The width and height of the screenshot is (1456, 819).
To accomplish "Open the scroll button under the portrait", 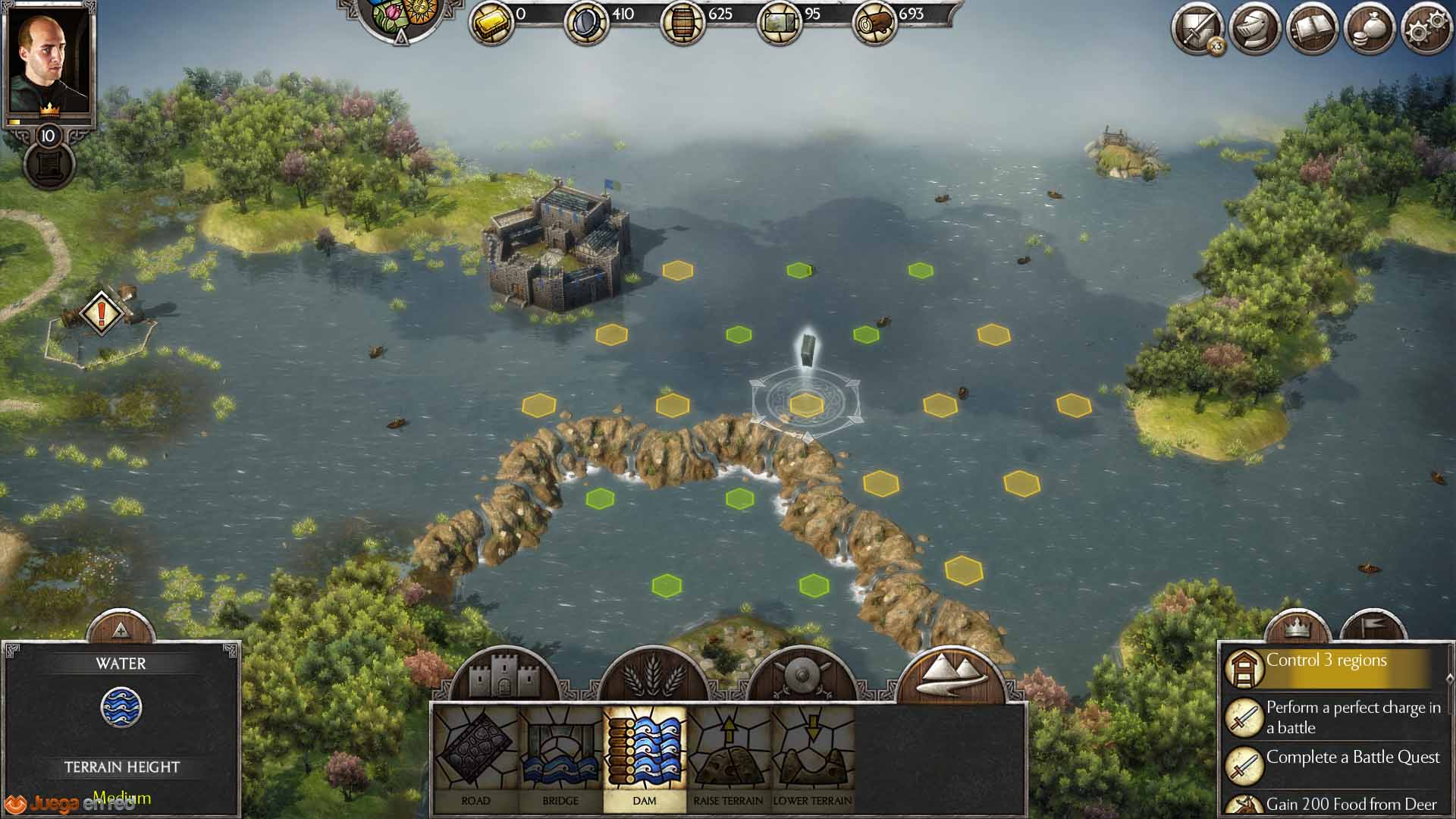I will click(x=49, y=165).
